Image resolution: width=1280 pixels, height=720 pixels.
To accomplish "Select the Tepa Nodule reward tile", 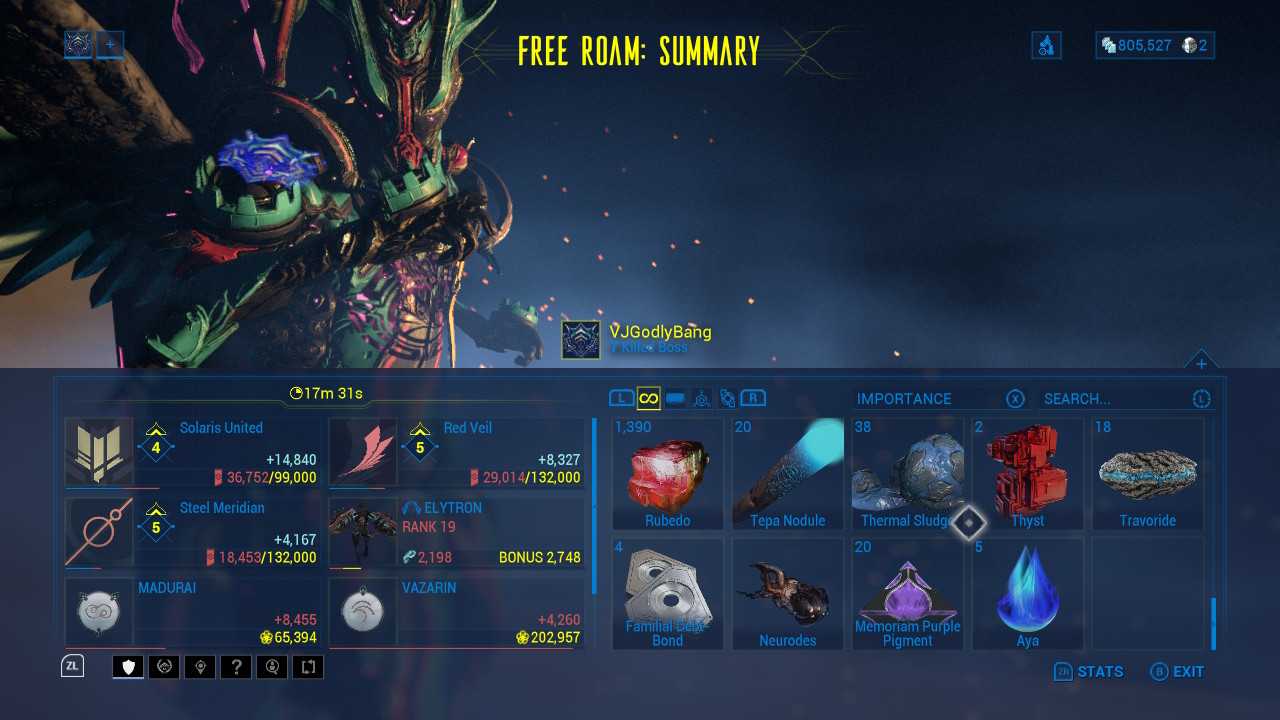I will tap(788, 474).
